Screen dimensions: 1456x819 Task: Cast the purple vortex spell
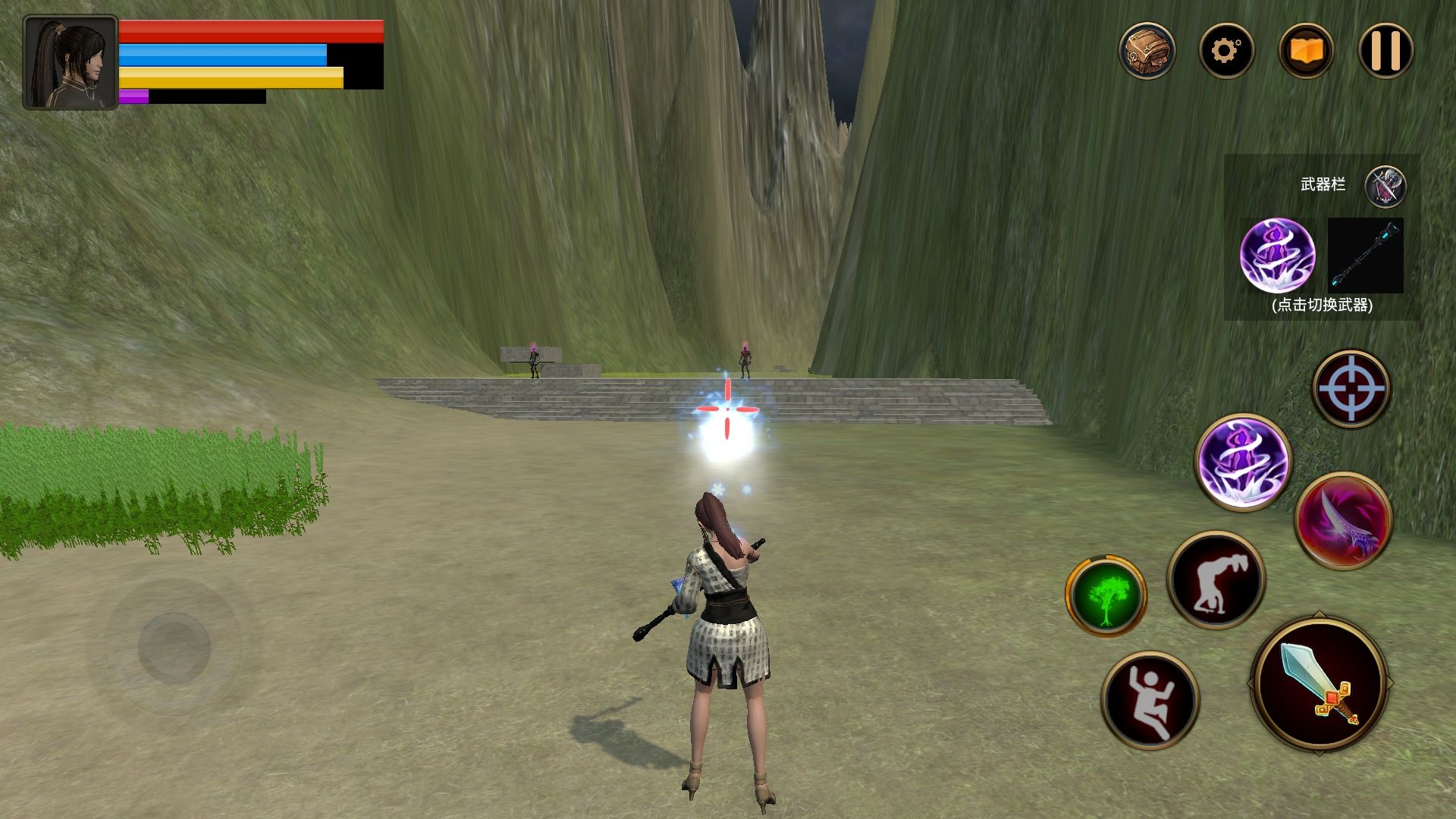[1243, 461]
